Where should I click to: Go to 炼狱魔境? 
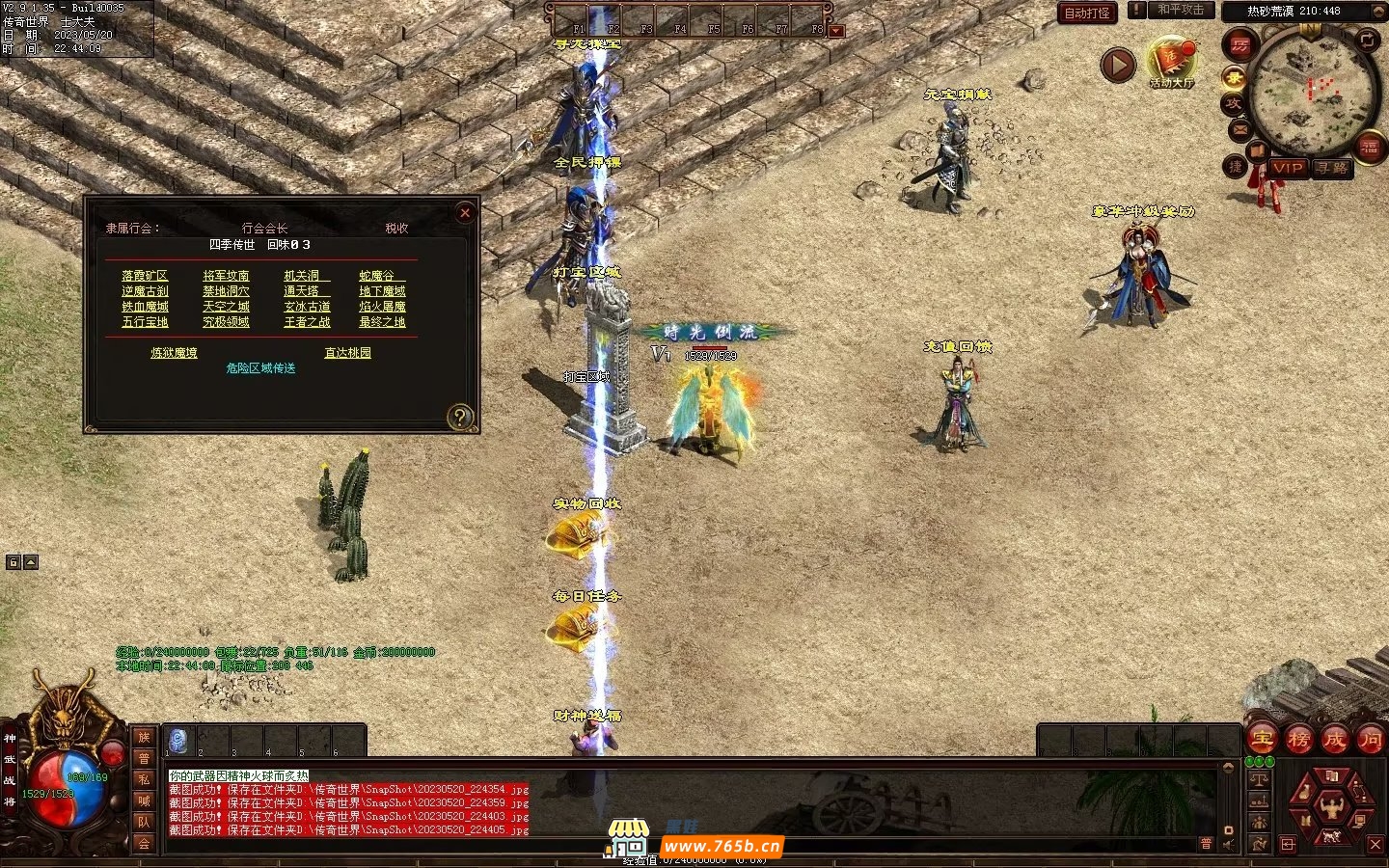[174, 353]
